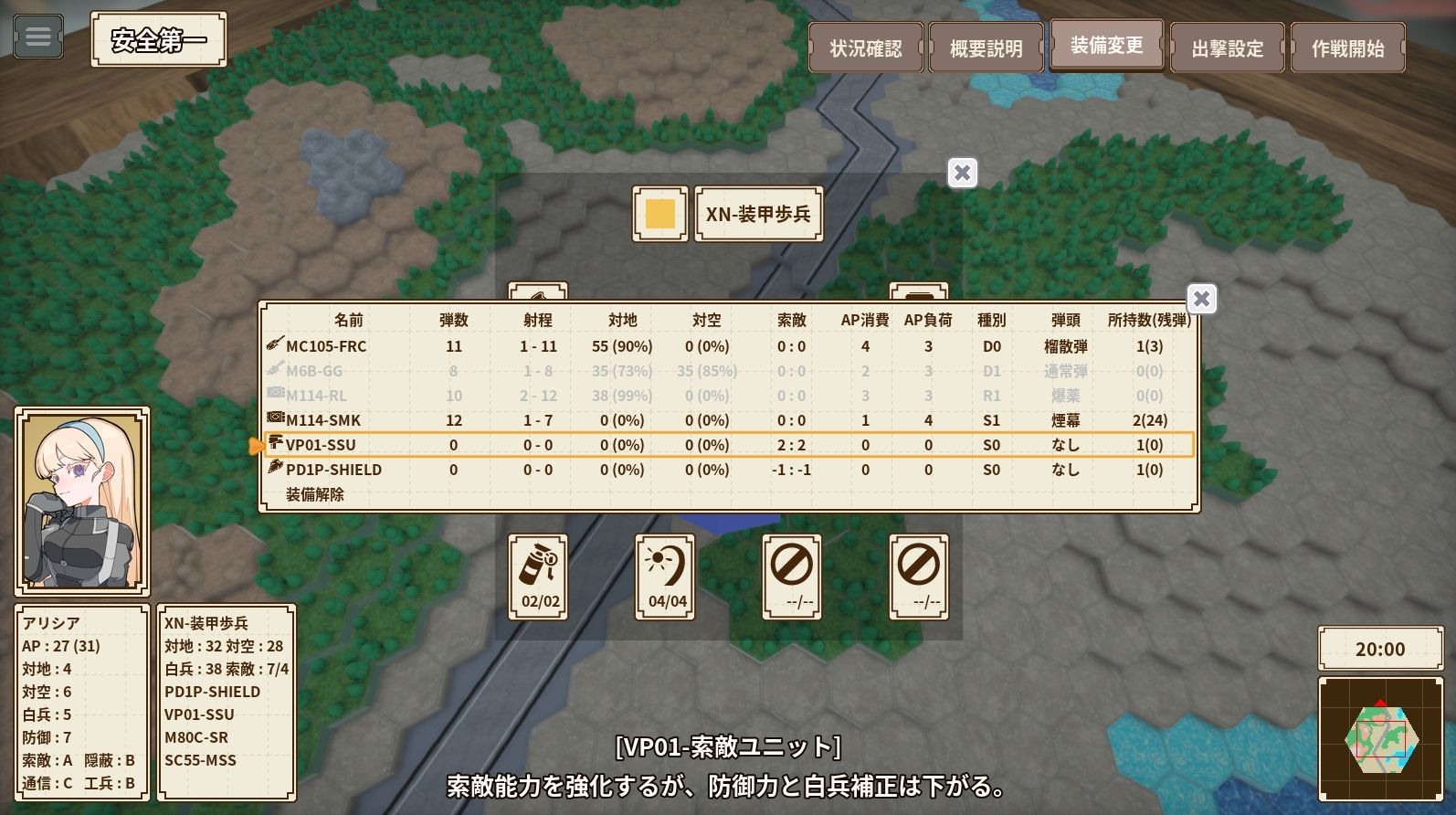Viewport: 1456px width, 815px height.
Task: Select the PD1P-SHIELD equipment icon
Action: tap(273, 470)
